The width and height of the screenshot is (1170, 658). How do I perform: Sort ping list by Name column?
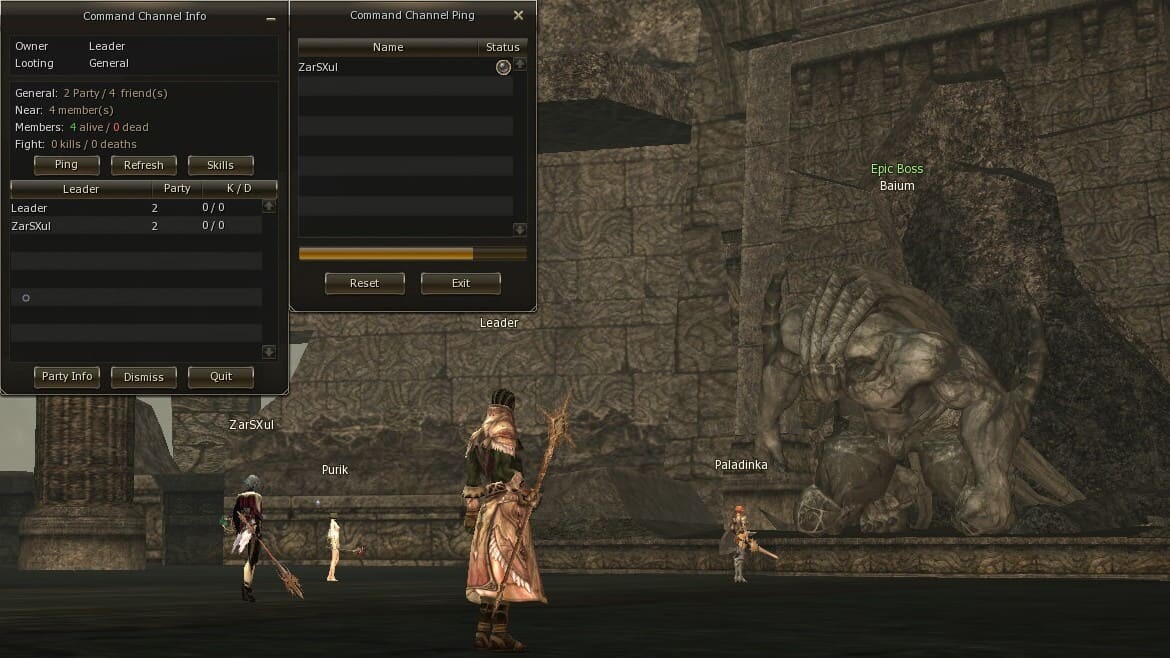388,47
